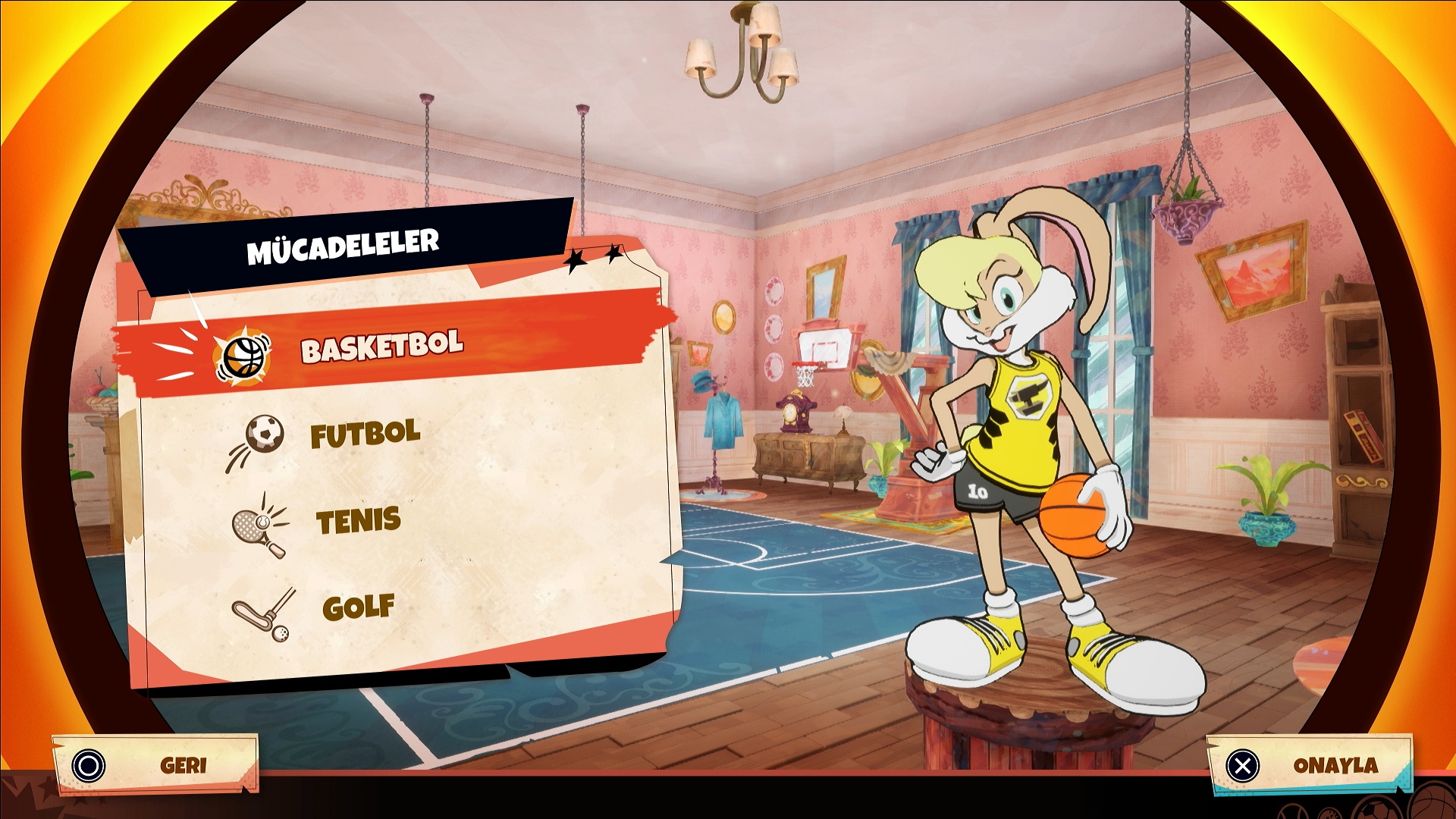Select the Basketbol challenge entry
Image resolution: width=1456 pixels, height=819 pixels.
click(x=381, y=348)
